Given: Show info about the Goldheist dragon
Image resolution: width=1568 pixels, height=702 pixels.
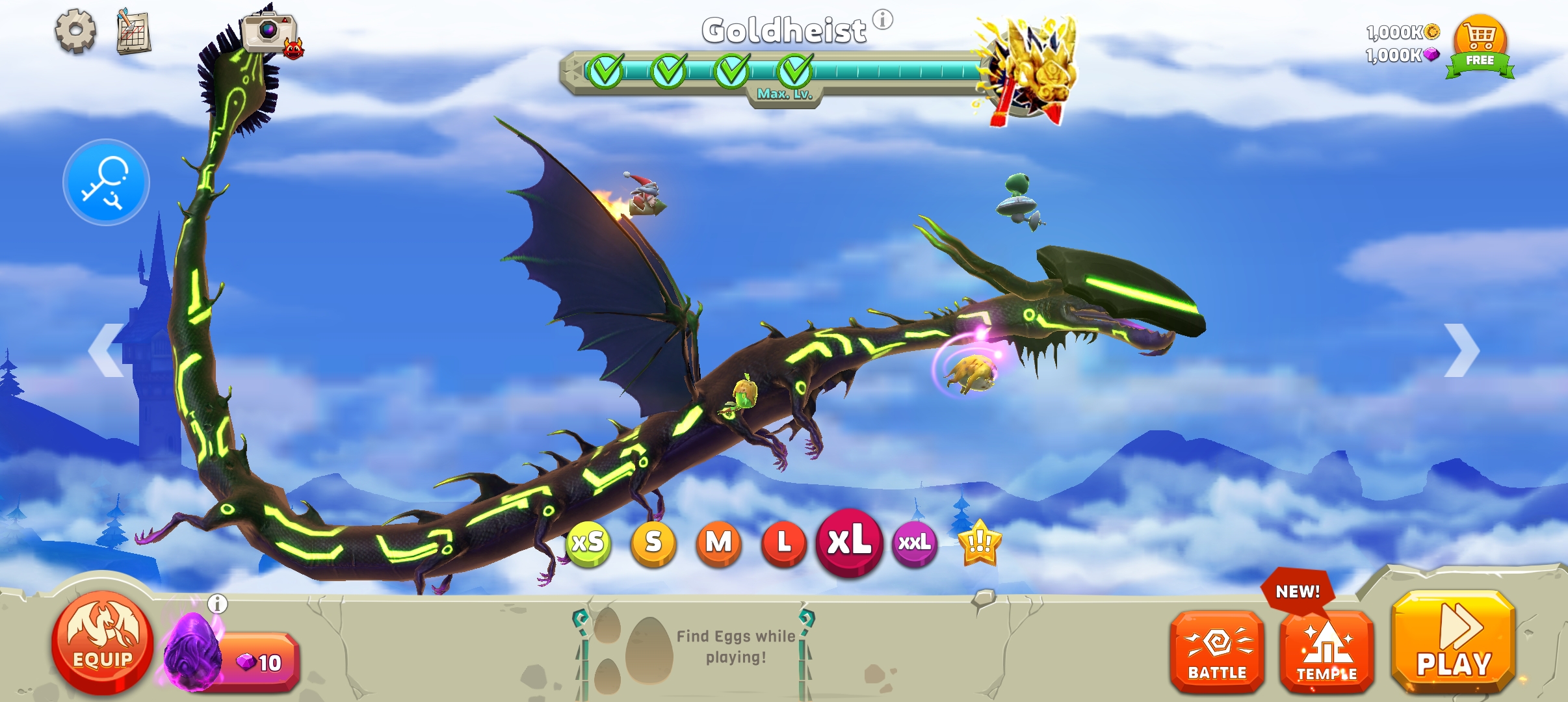Looking at the screenshot, I should pos(882,19).
